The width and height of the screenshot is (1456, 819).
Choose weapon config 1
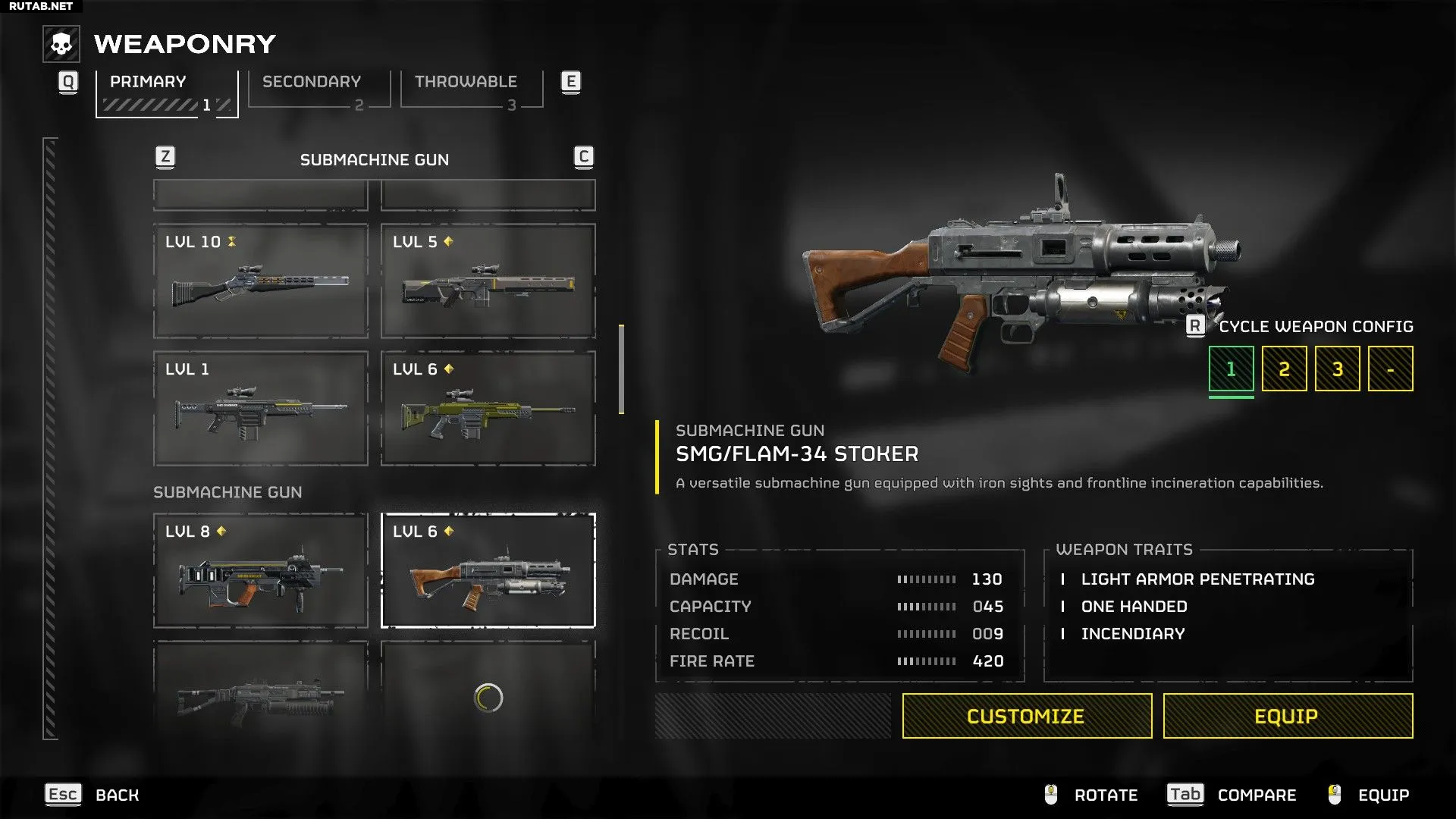point(1231,369)
